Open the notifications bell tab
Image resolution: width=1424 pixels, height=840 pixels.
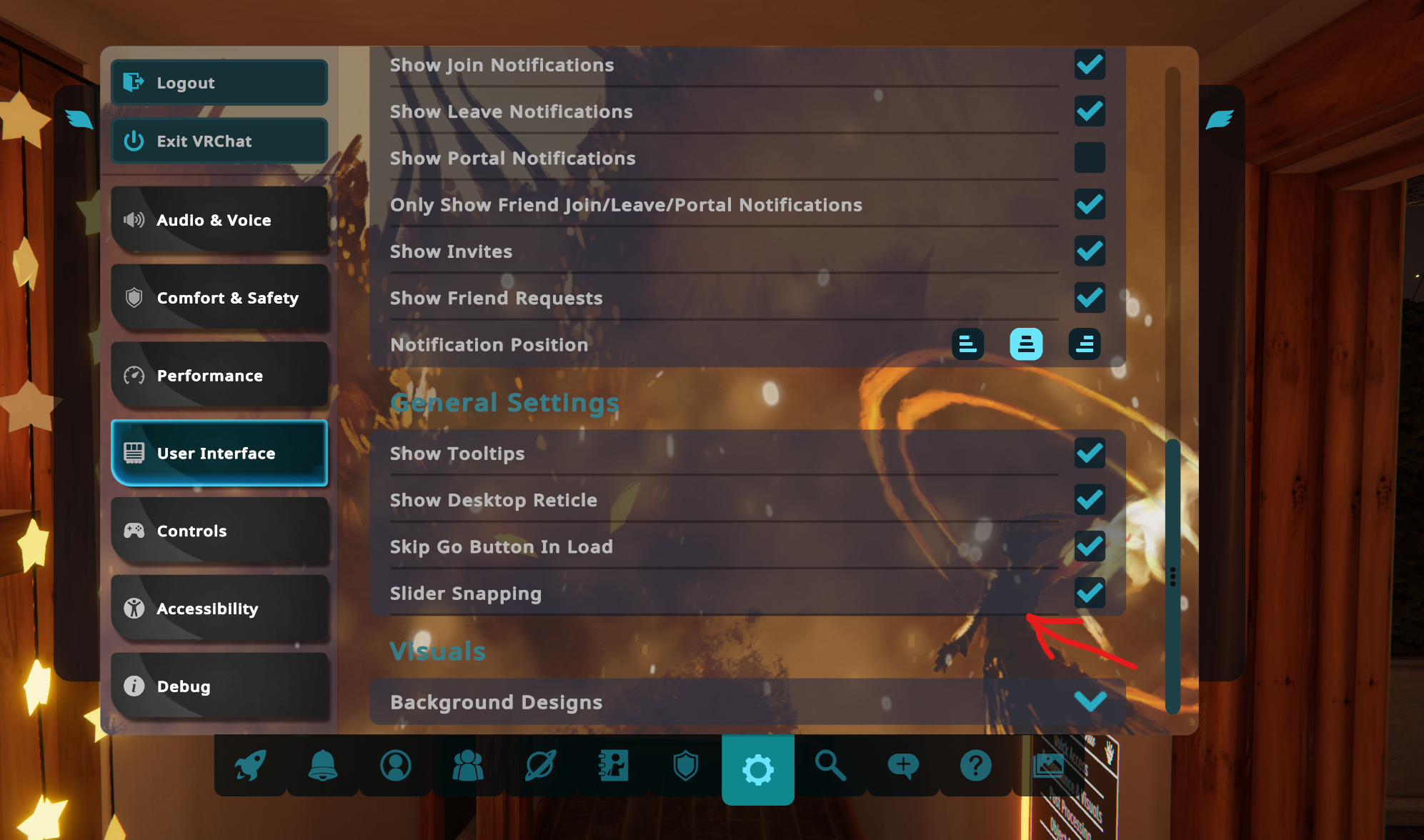pyautogui.click(x=323, y=766)
